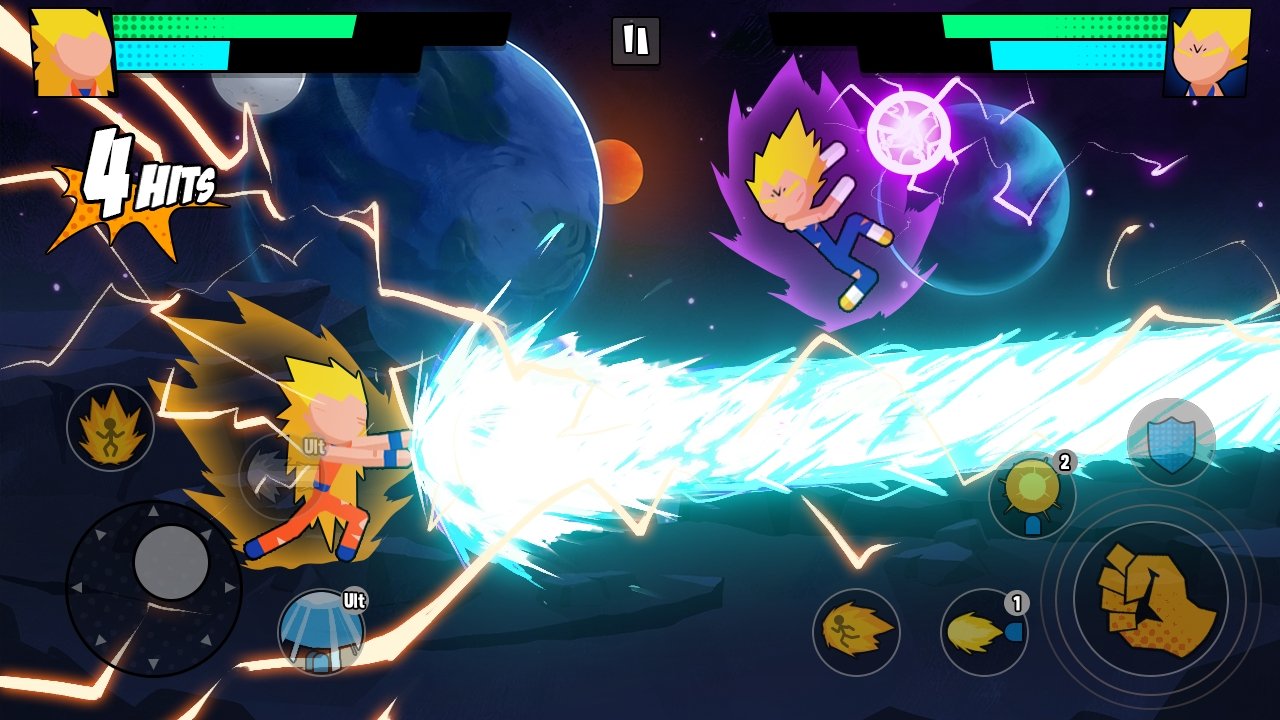Tap the fist punch attack button
Viewport: 1280px width, 720px height.
point(1151,599)
